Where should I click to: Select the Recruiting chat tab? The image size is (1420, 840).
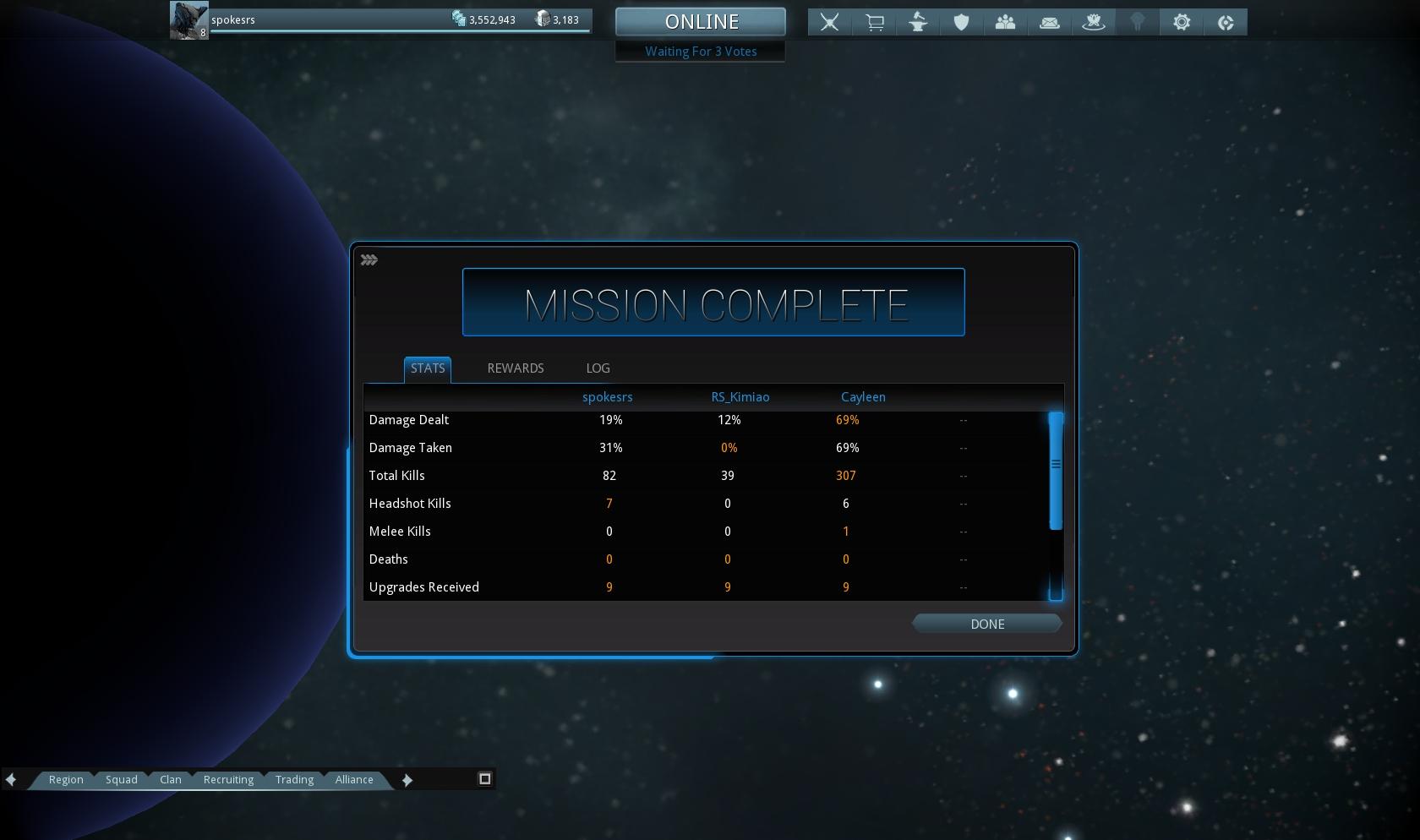point(228,779)
